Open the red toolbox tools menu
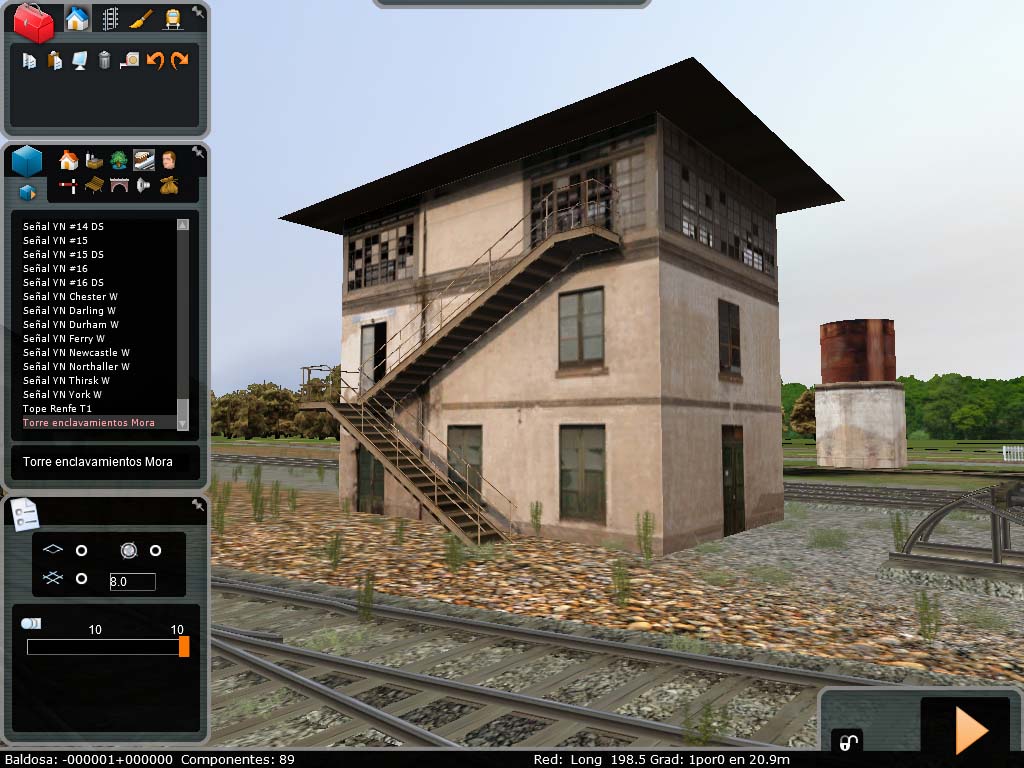The width and height of the screenshot is (1024, 768). coord(33,22)
